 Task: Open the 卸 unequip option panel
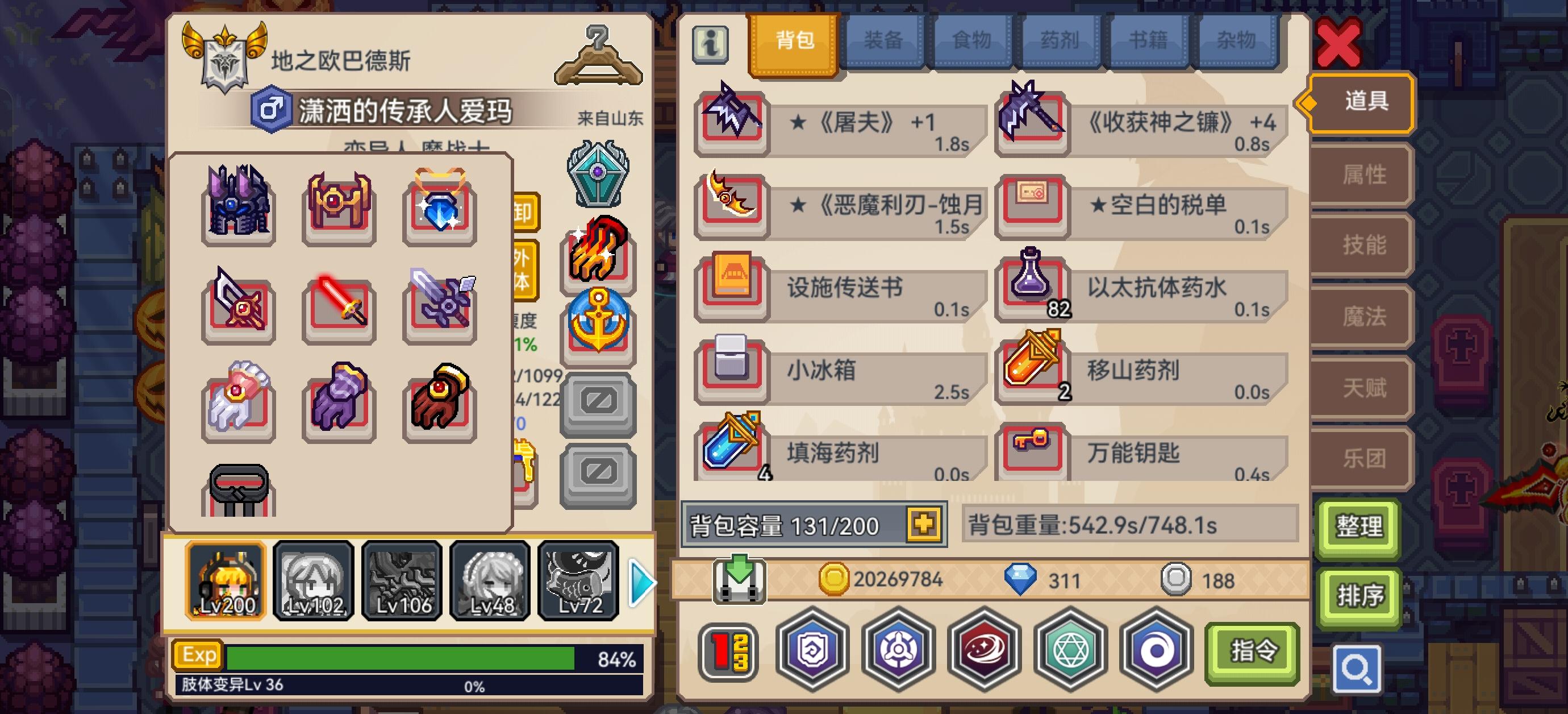pyautogui.click(x=527, y=213)
